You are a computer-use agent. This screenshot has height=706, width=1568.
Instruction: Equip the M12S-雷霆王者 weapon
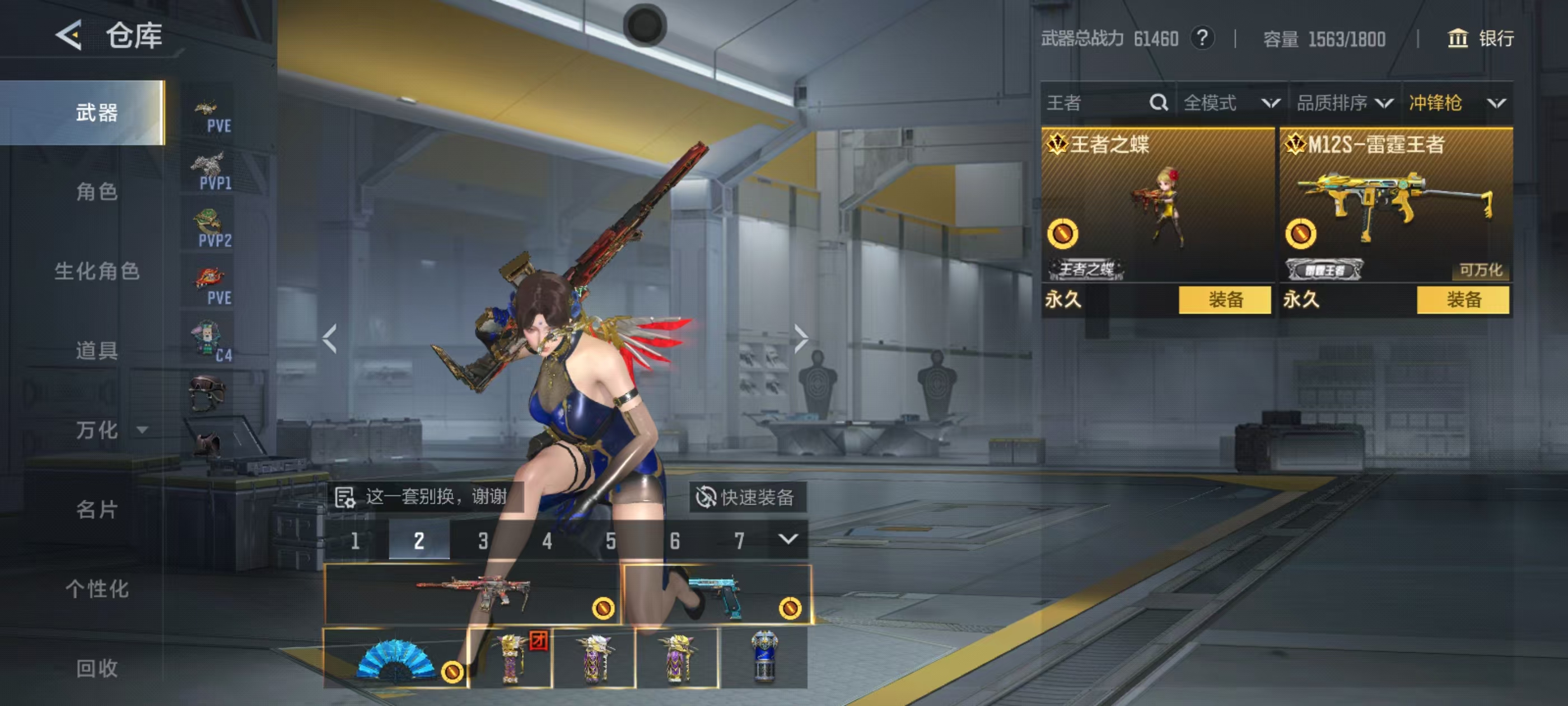1462,300
